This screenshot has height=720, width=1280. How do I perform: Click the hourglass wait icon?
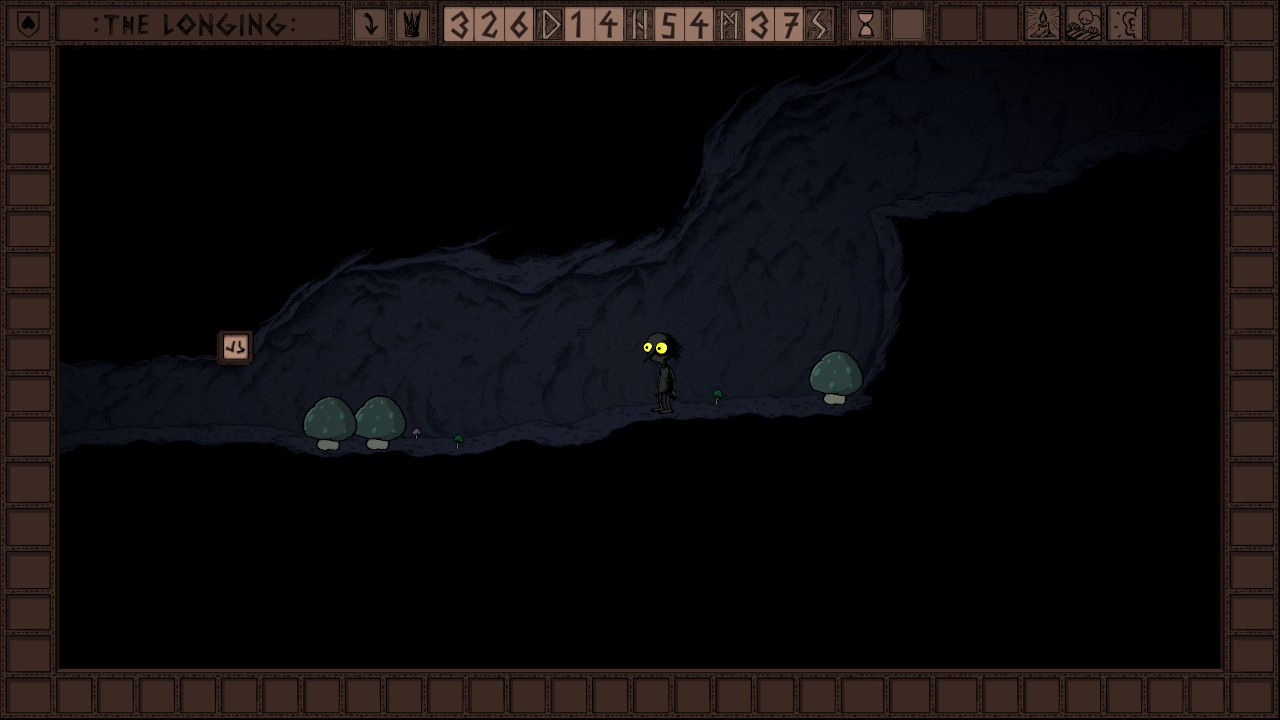[866, 24]
